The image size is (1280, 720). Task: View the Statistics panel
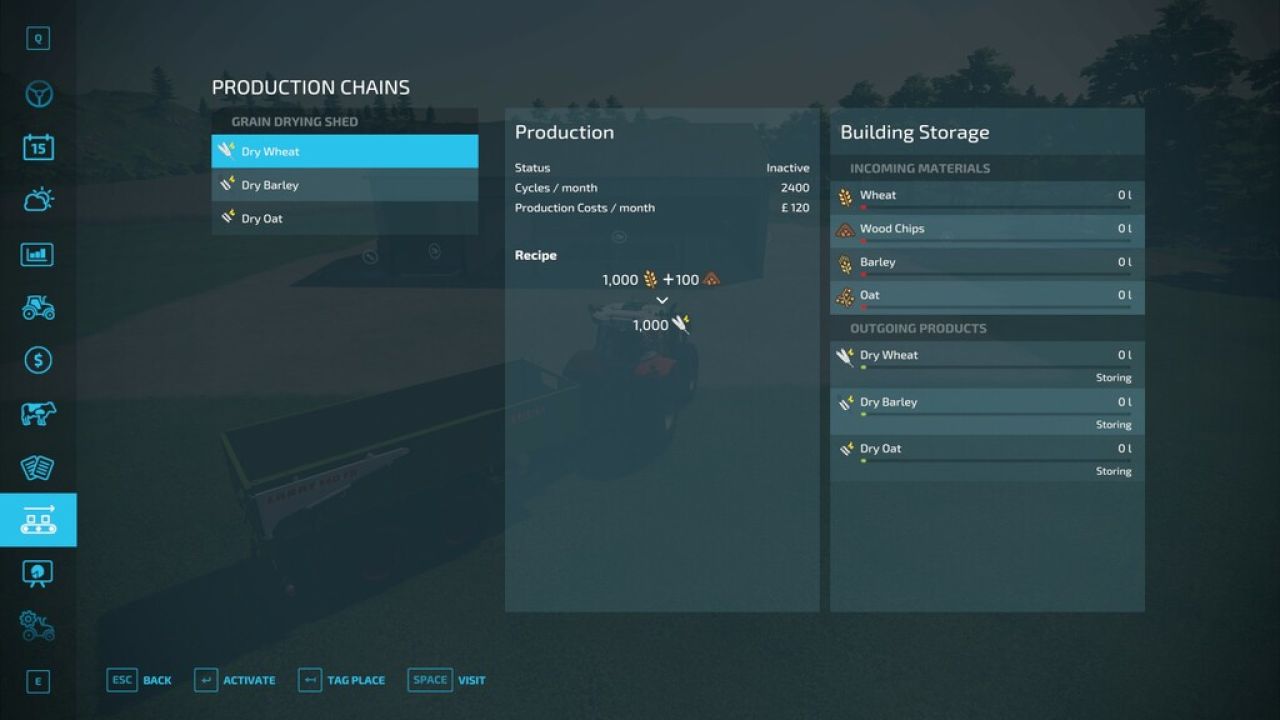[38, 254]
